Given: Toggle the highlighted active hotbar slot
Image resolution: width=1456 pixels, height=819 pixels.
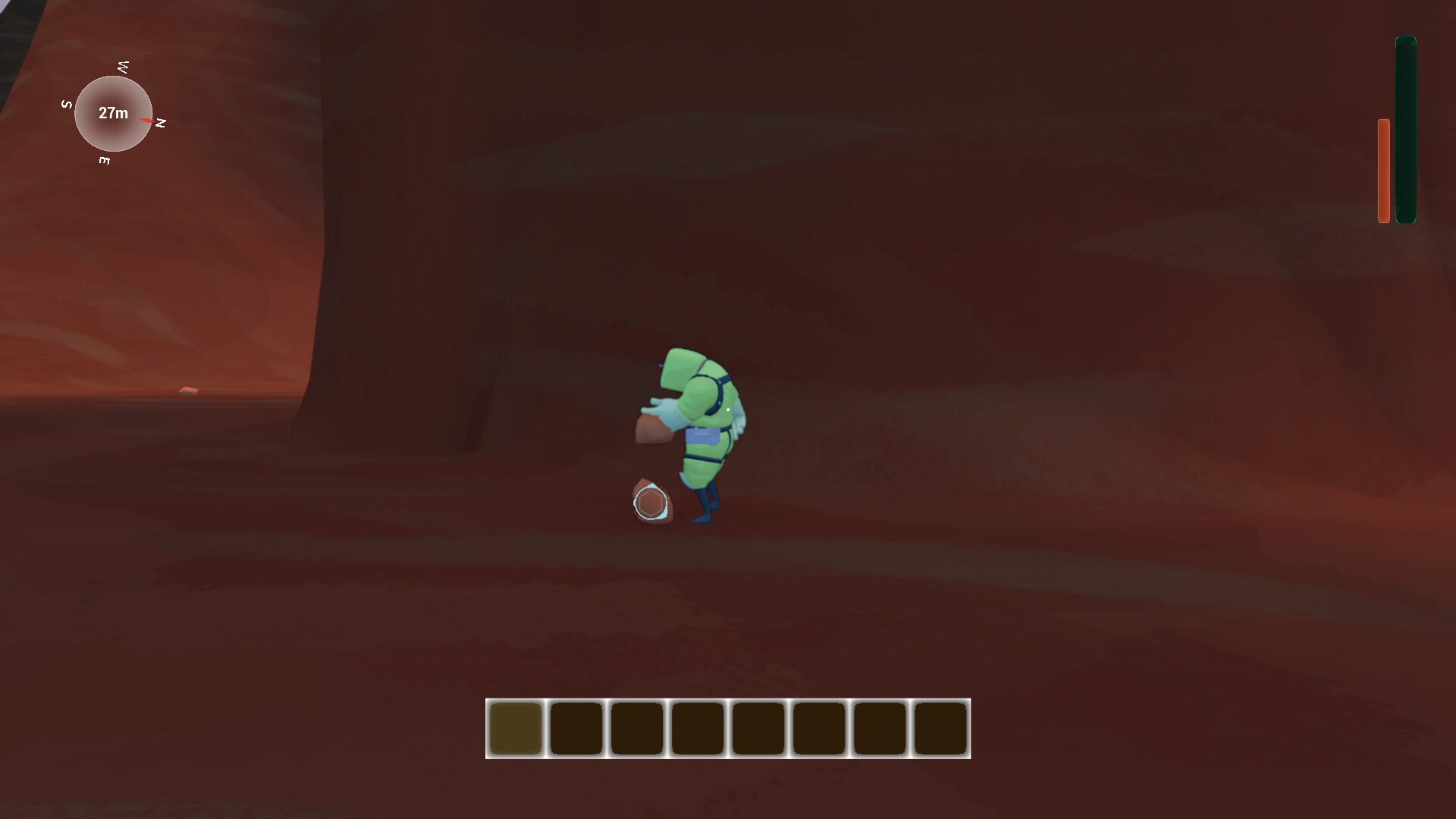Looking at the screenshot, I should 516,729.
